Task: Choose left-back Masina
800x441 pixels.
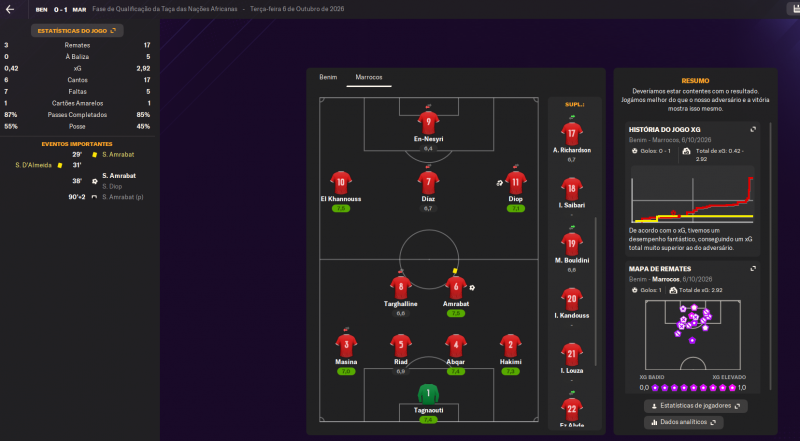Action: [x=344, y=344]
